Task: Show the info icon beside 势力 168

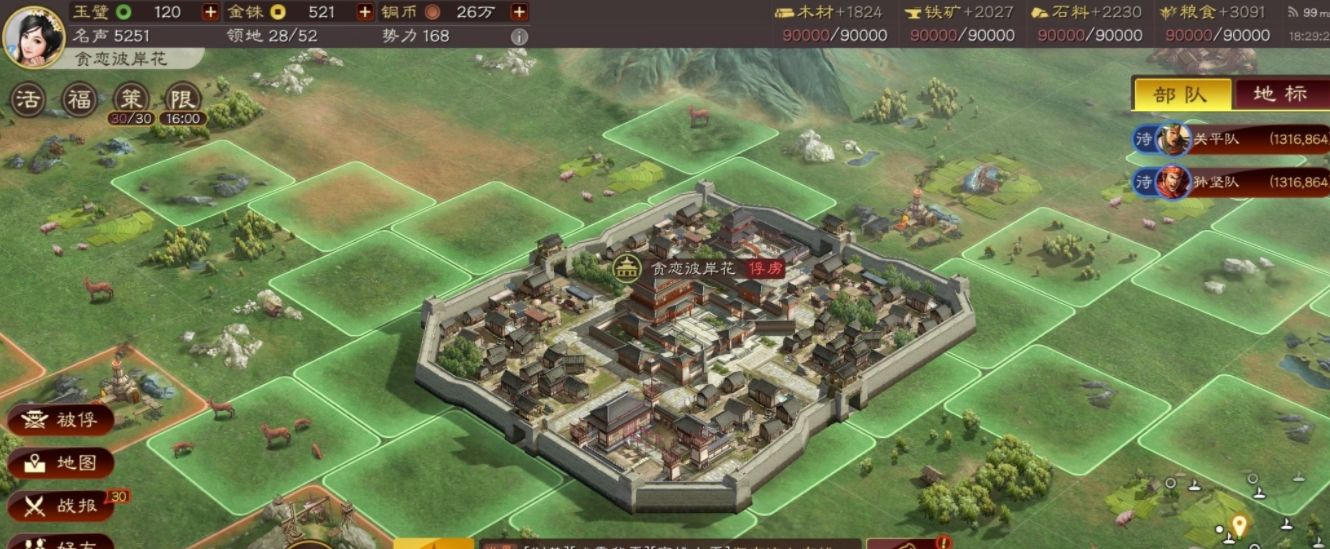Action: (x=519, y=36)
